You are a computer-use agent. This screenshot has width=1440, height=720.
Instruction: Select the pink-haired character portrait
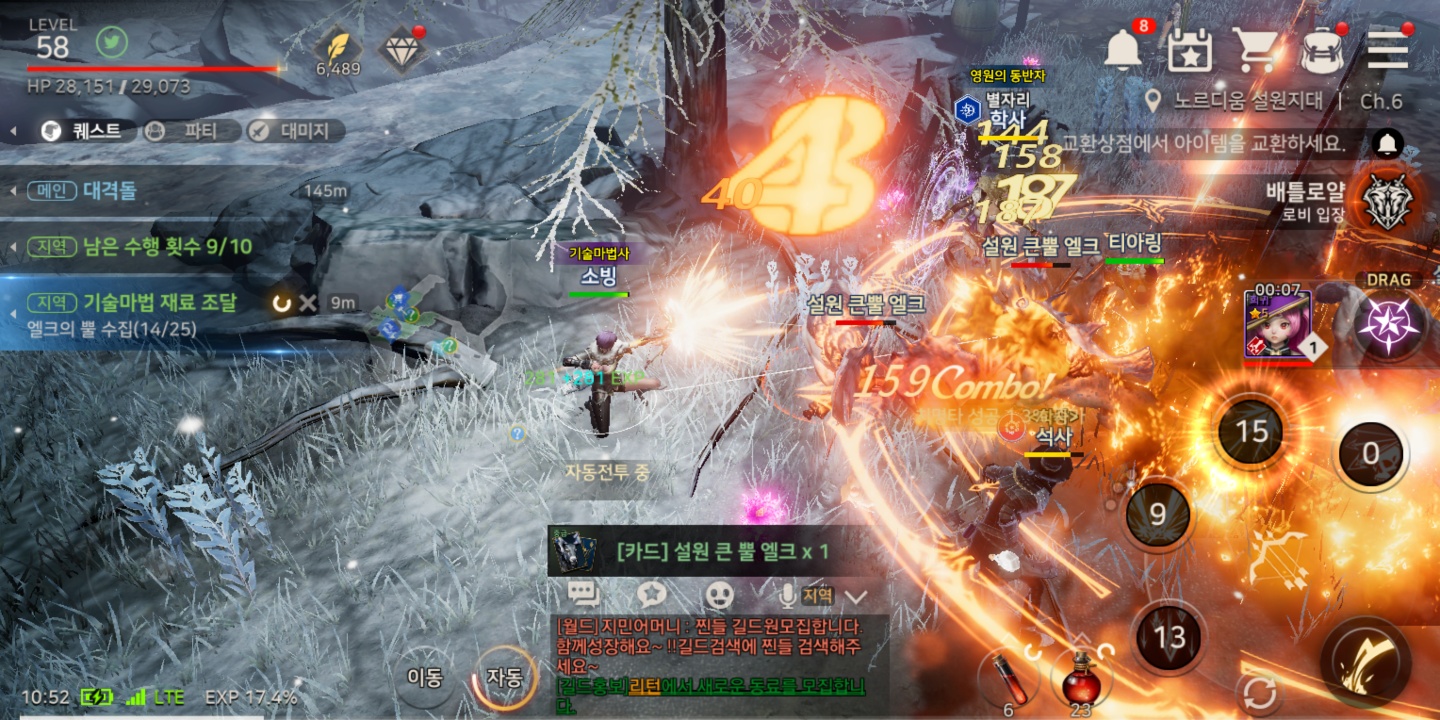[1277, 324]
